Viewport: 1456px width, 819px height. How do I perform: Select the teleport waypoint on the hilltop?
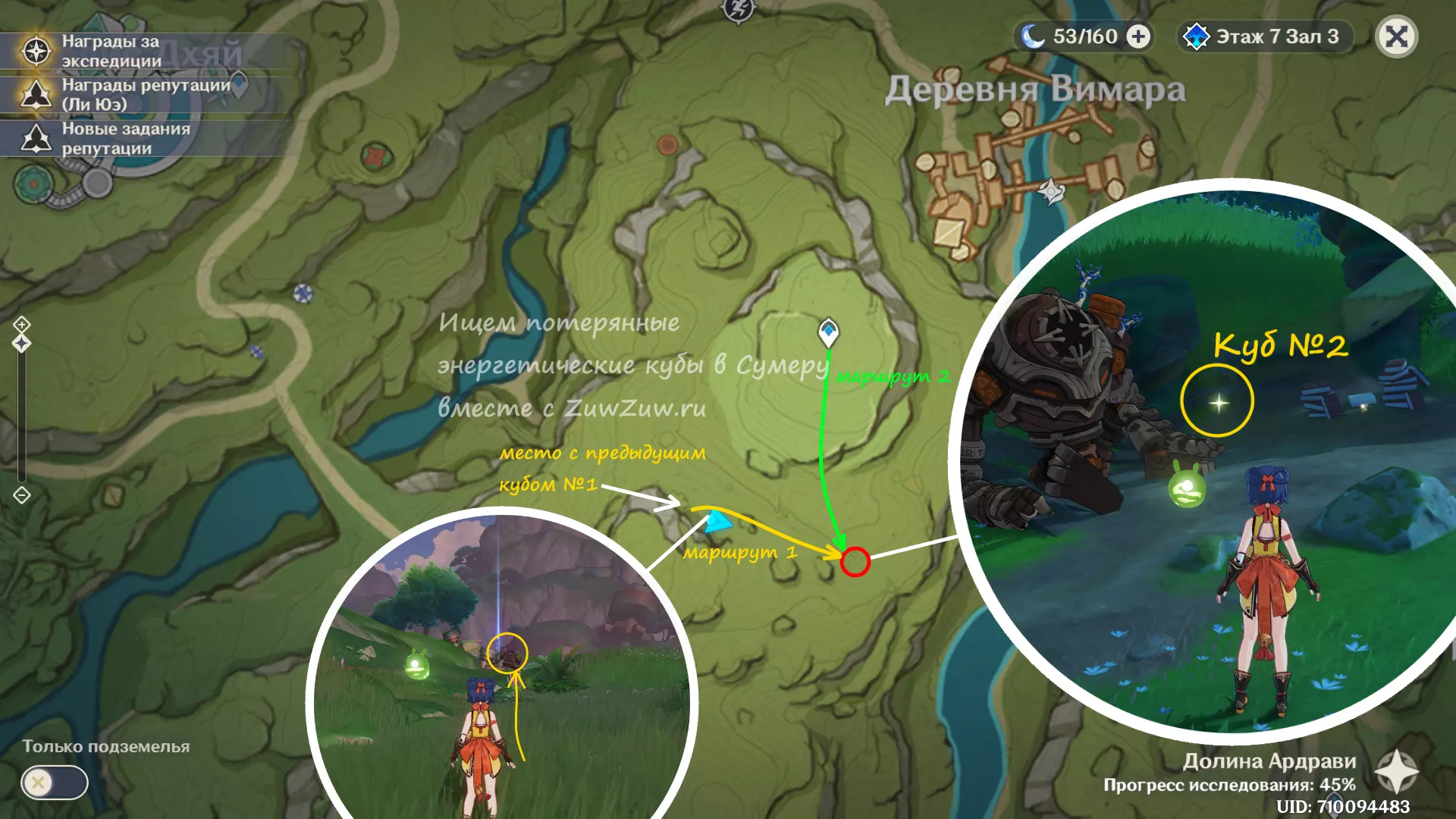[828, 331]
